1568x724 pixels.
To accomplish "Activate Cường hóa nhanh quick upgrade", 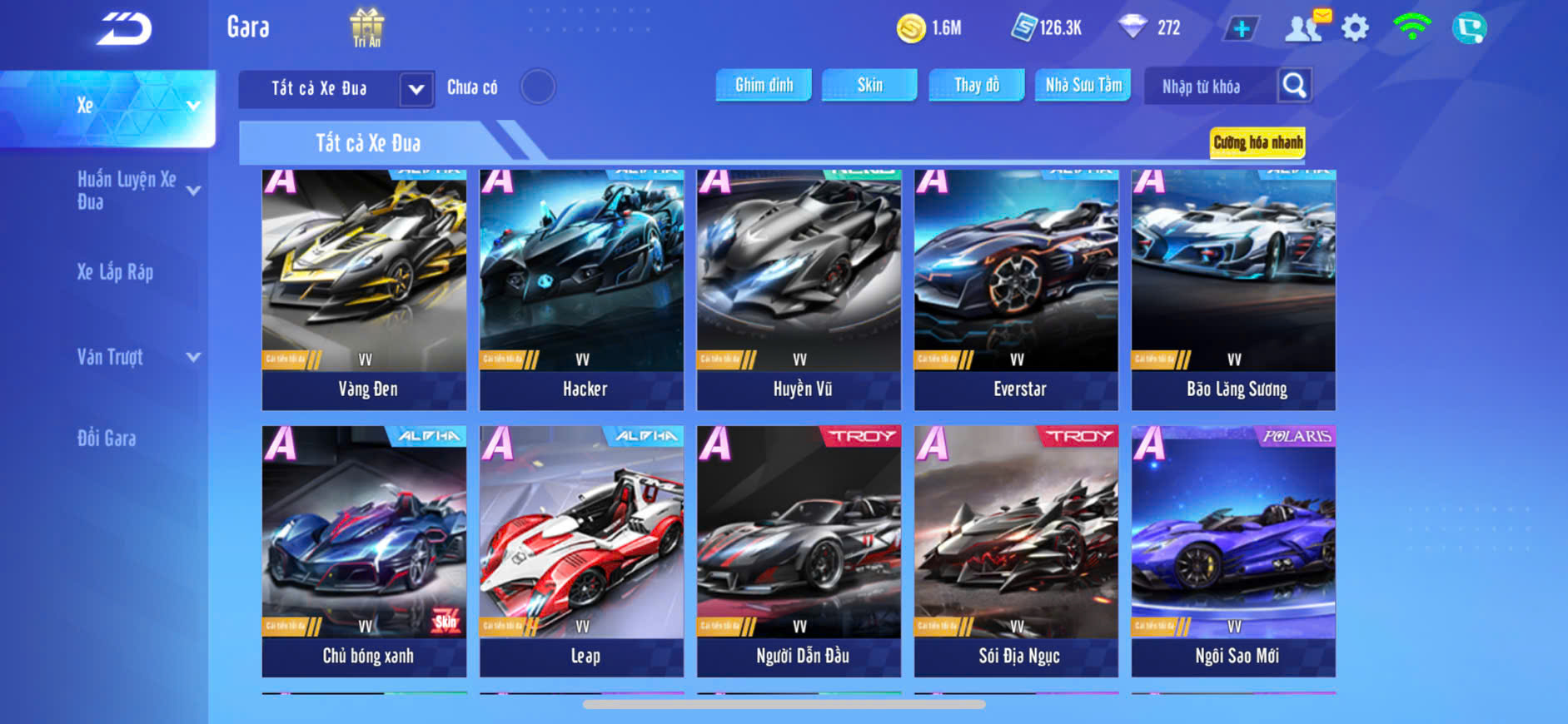I will click(1257, 142).
